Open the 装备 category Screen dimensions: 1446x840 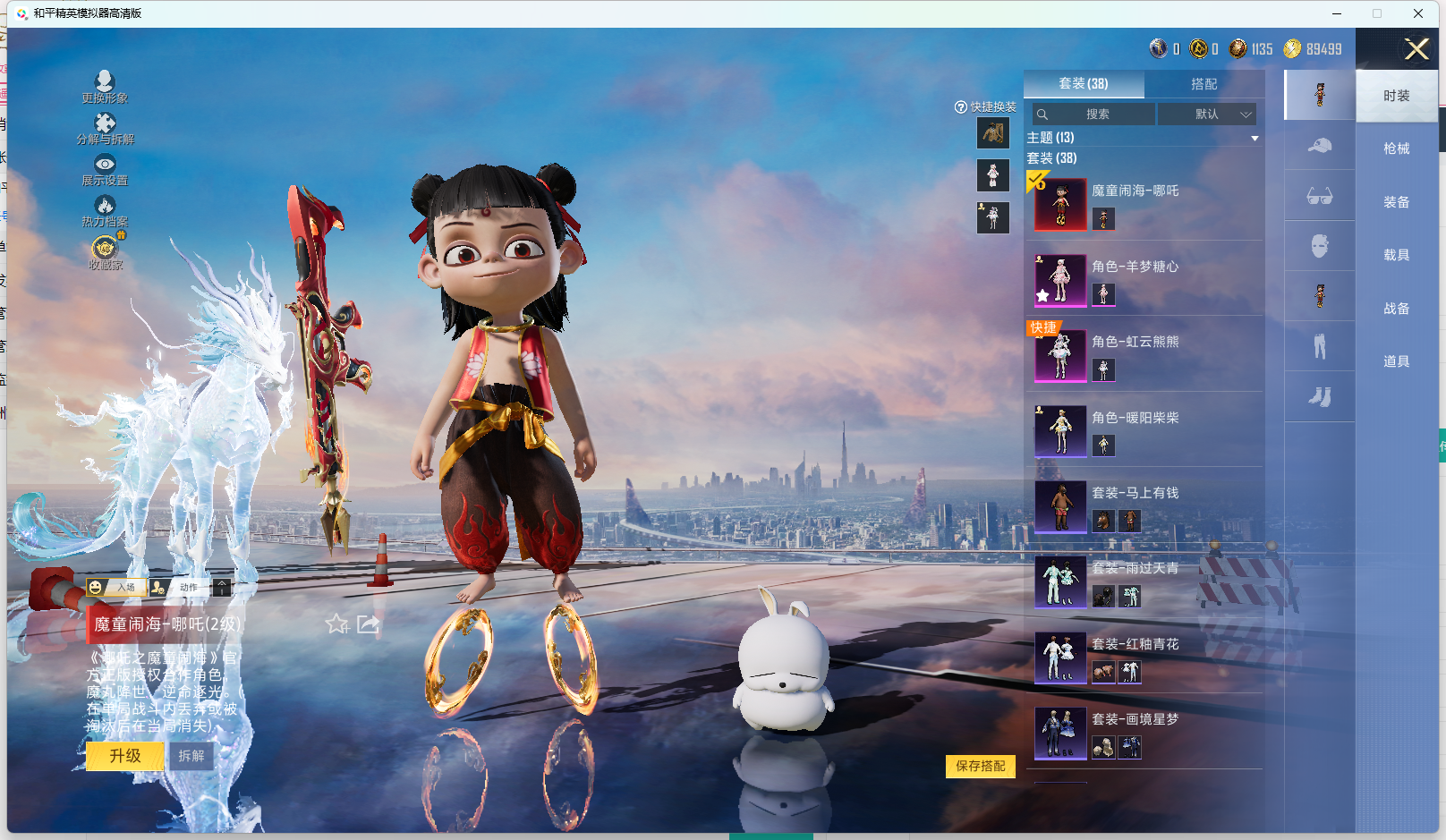(x=1396, y=202)
